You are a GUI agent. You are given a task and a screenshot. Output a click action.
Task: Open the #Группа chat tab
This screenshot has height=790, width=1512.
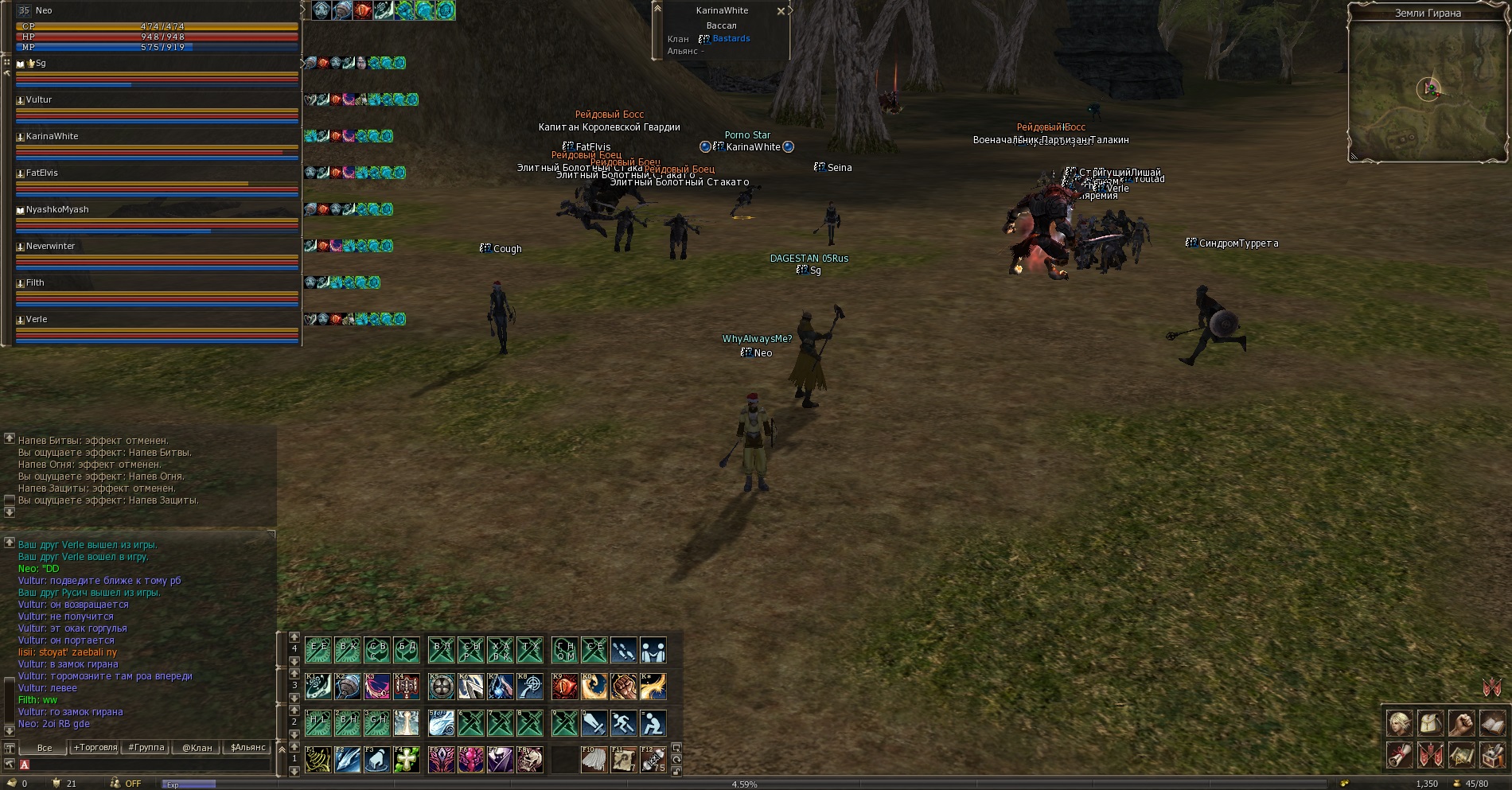(x=146, y=748)
